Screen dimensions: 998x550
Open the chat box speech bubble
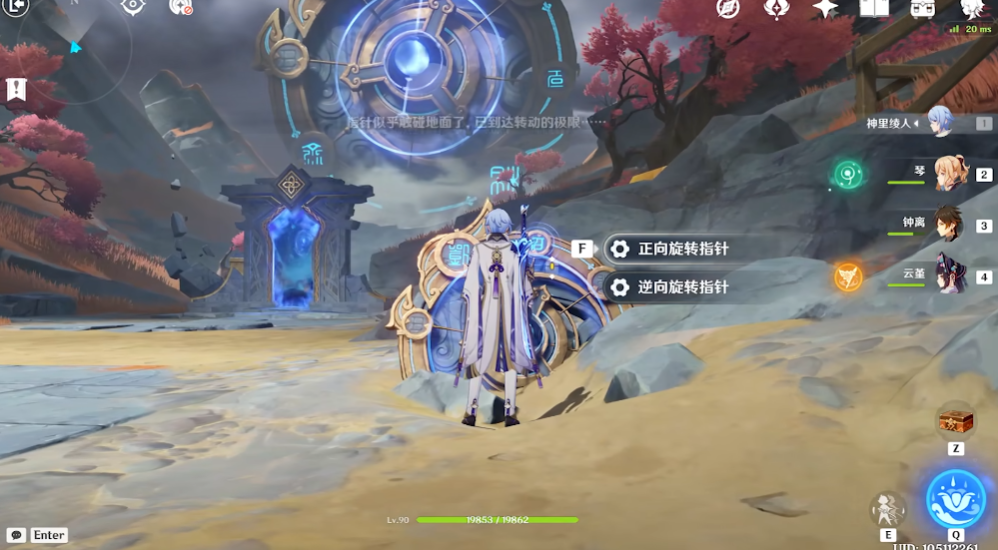click(x=16, y=535)
